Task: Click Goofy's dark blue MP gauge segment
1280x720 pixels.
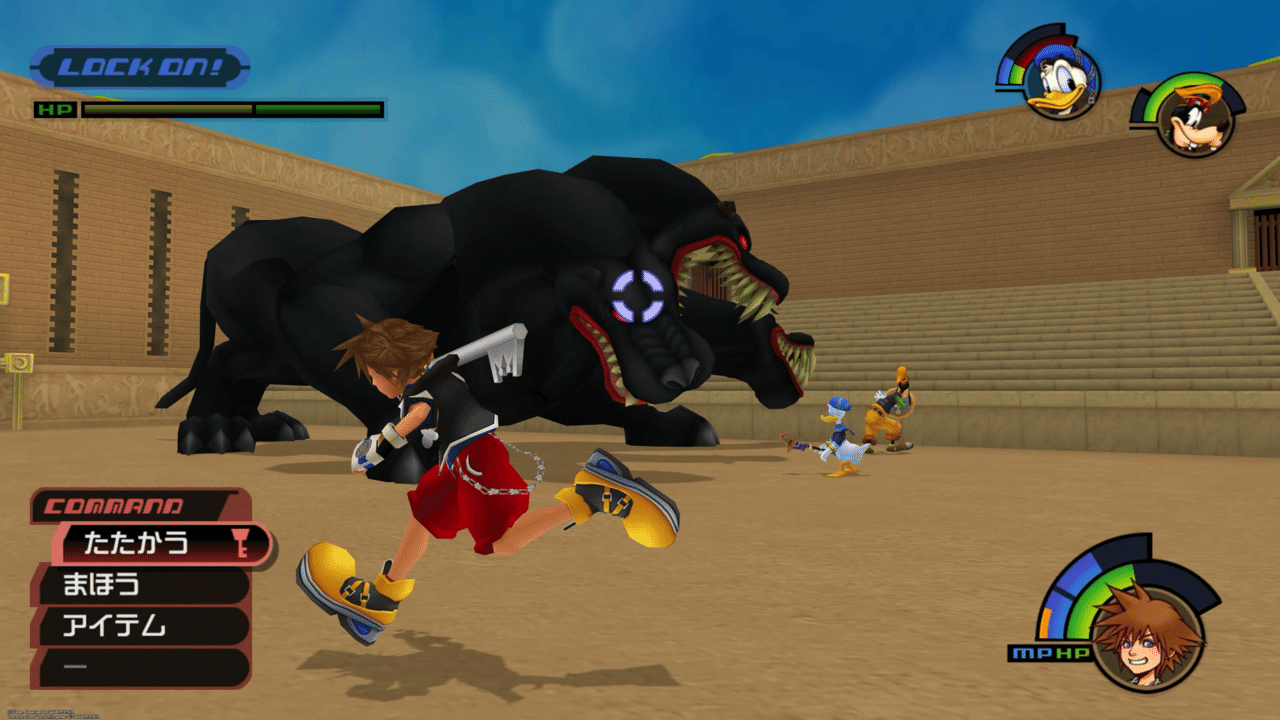Action: [1139, 106]
